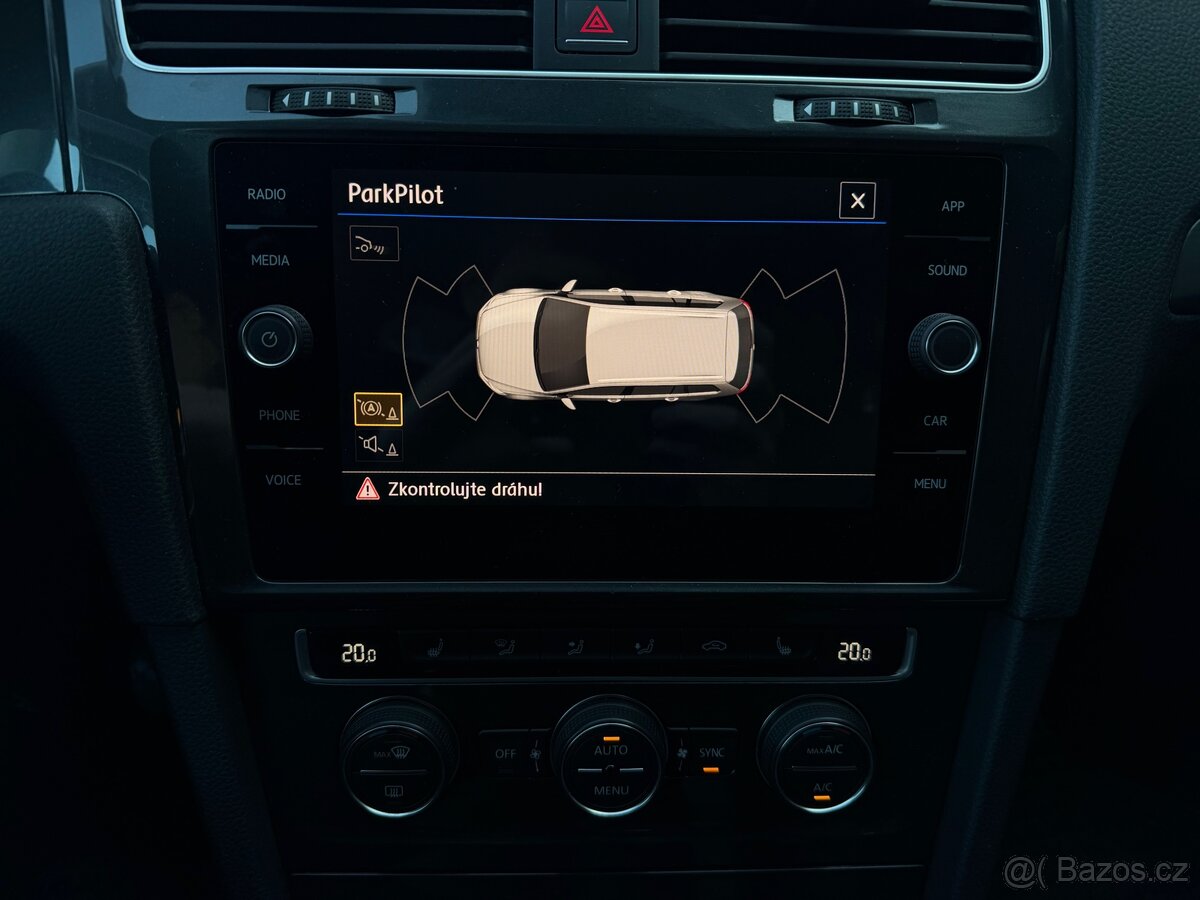The height and width of the screenshot is (900, 1200).
Task: Activate the hazard warning triangle button
Action: point(597,19)
